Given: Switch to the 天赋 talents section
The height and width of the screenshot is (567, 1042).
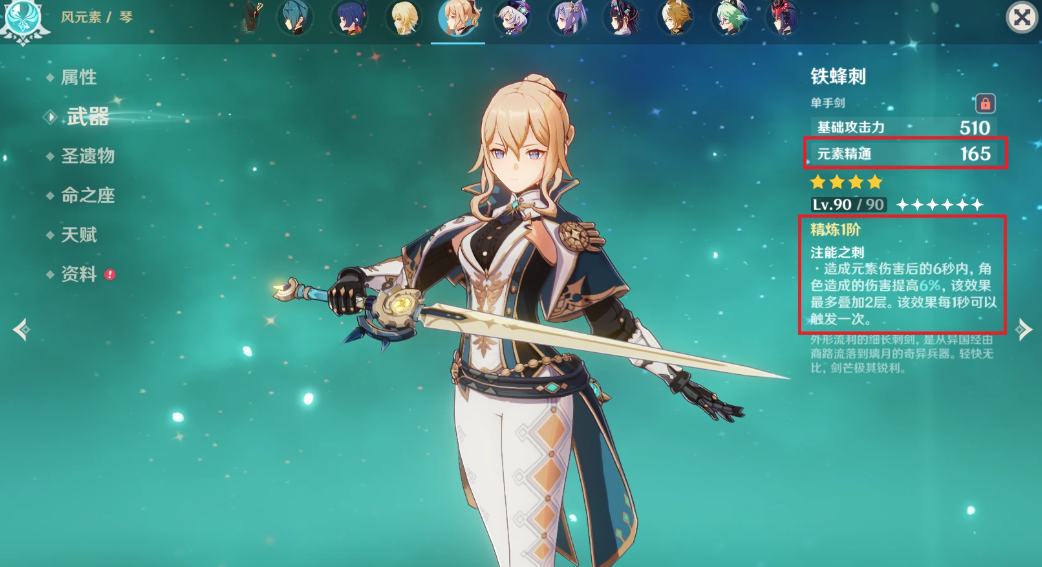Looking at the screenshot, I should point(78,235).
